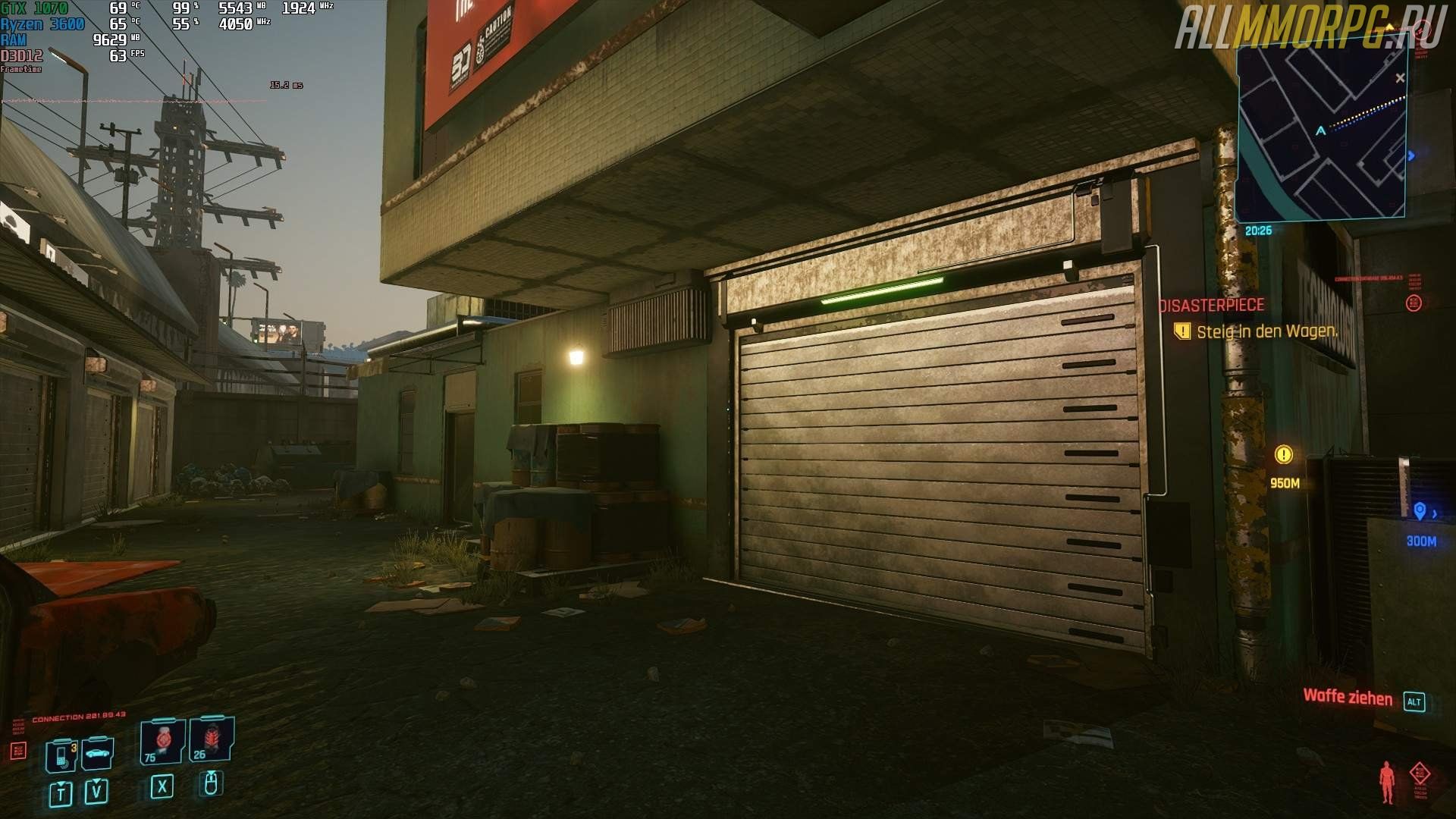Open the minimap

tap(1321, 130)
